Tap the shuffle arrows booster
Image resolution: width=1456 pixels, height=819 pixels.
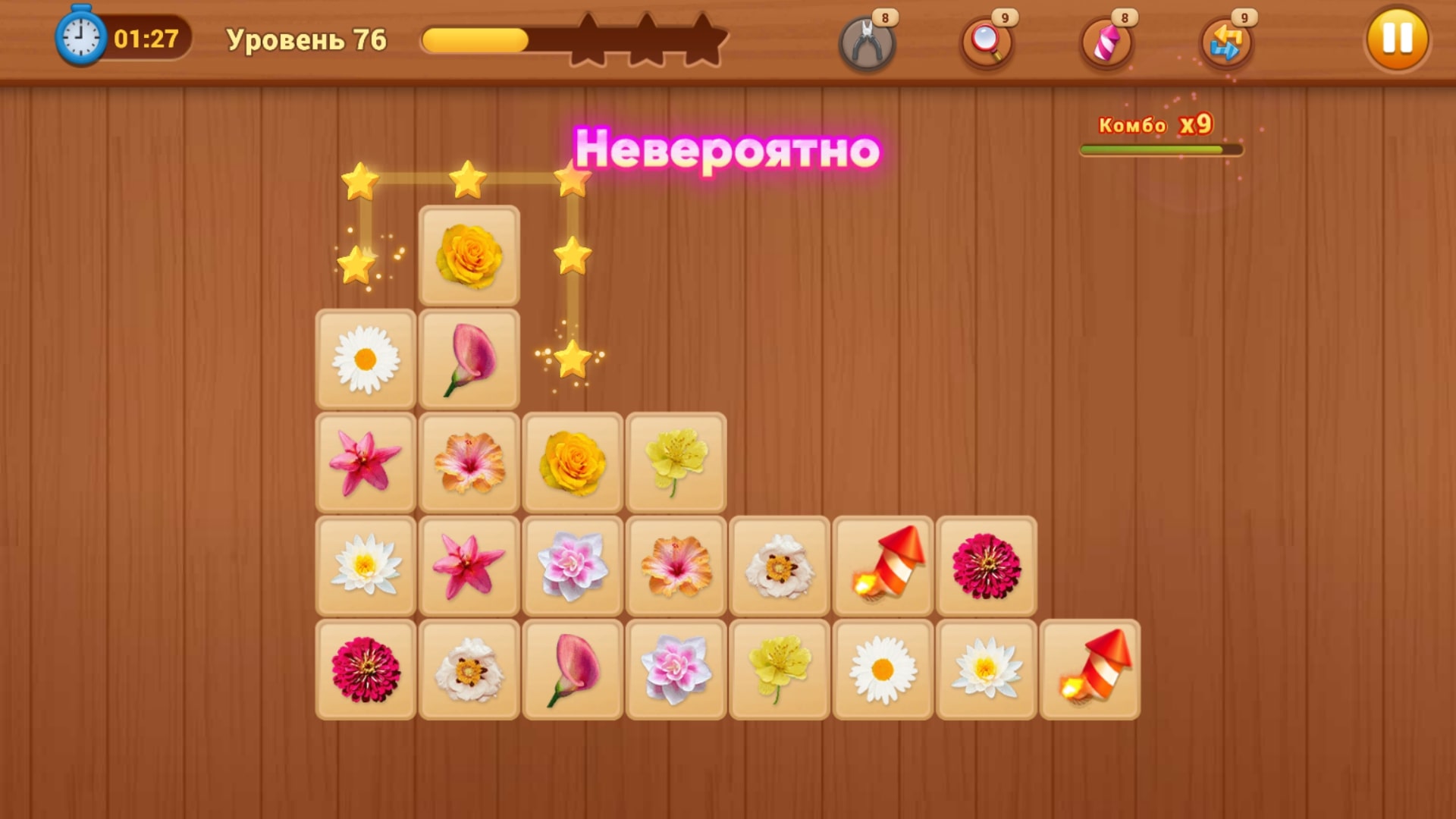point(1226,42)
